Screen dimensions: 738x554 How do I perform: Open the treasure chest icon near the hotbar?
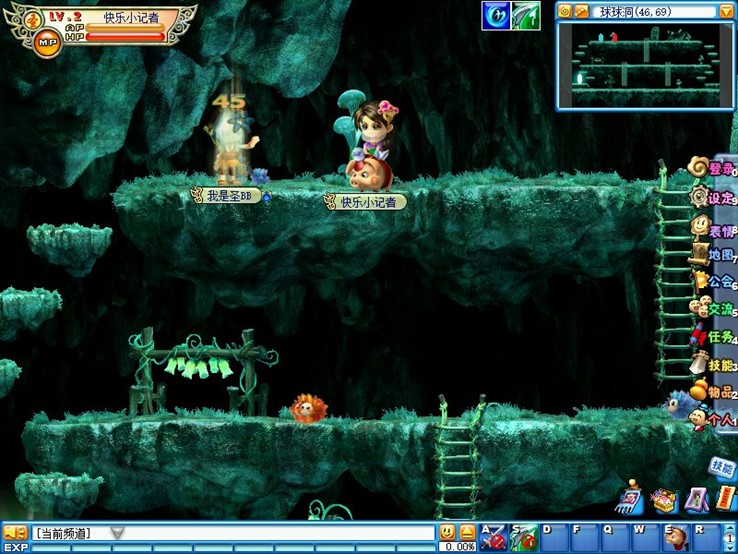click(x=662, y=499)
